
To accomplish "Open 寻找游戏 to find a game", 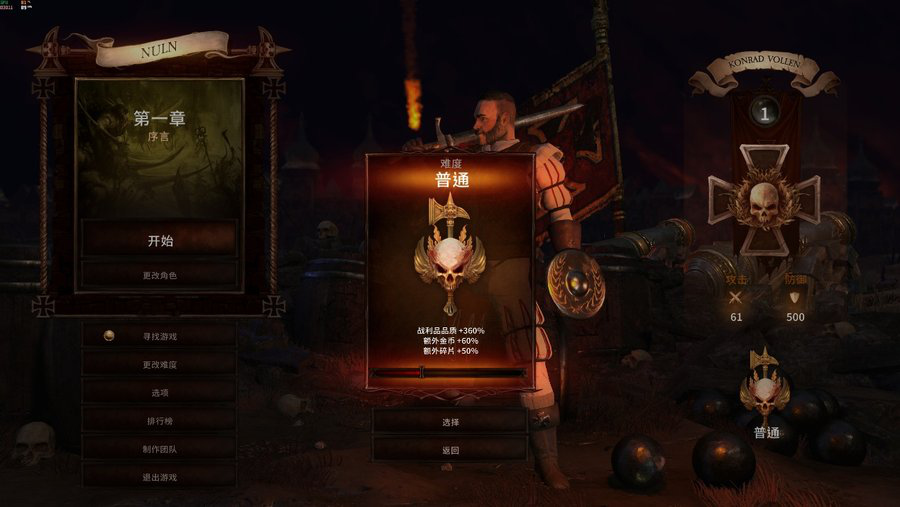I will 160,336.
